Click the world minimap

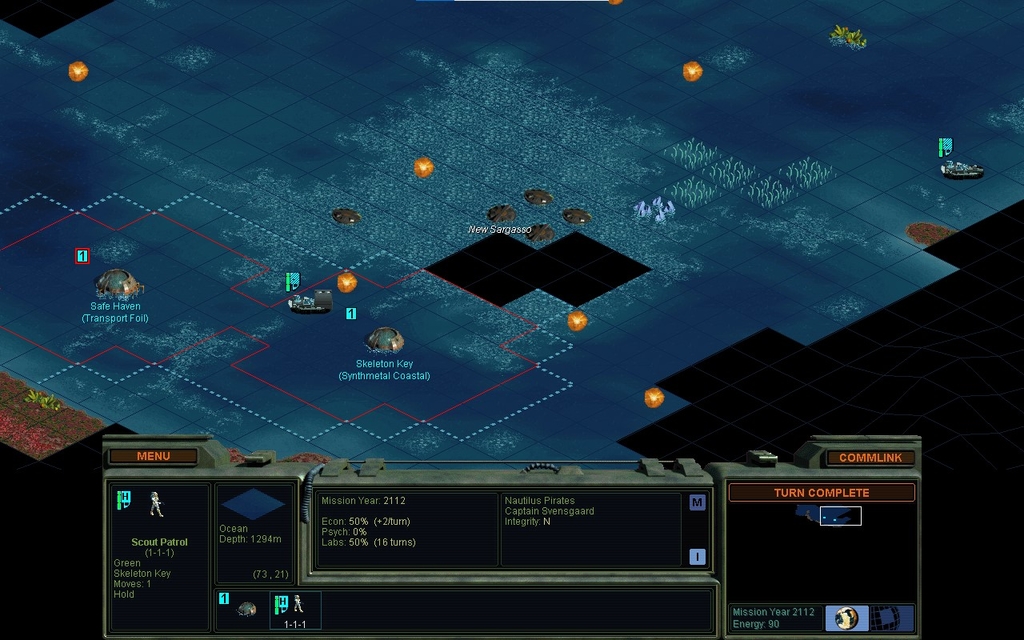(x=829, y=516)
